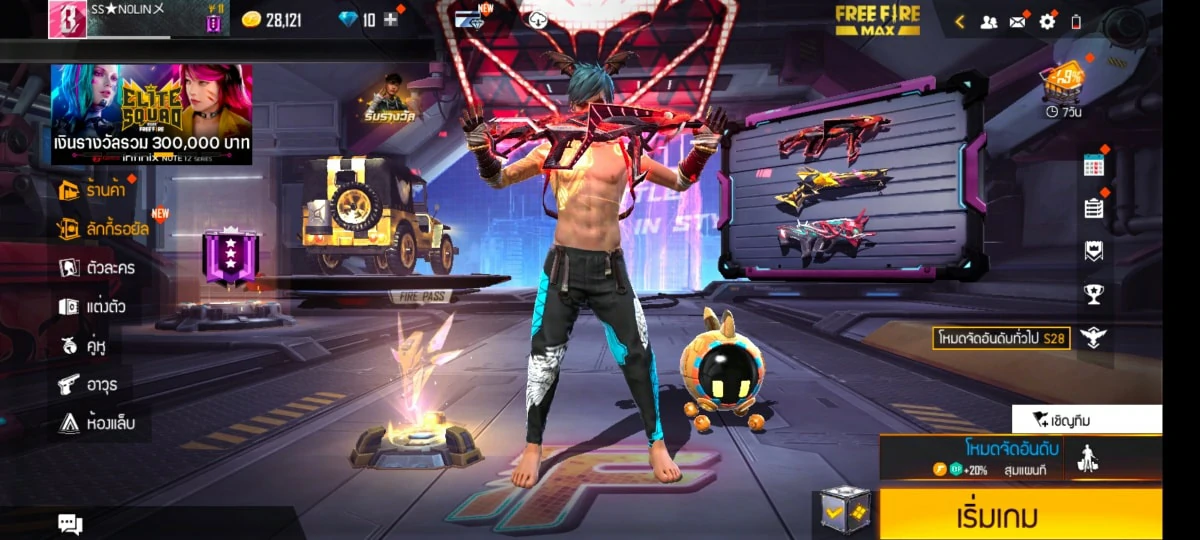Screen dimensions: 1200x540
Task: View the Elite Squad banner
Action: [x=151, y=114]
